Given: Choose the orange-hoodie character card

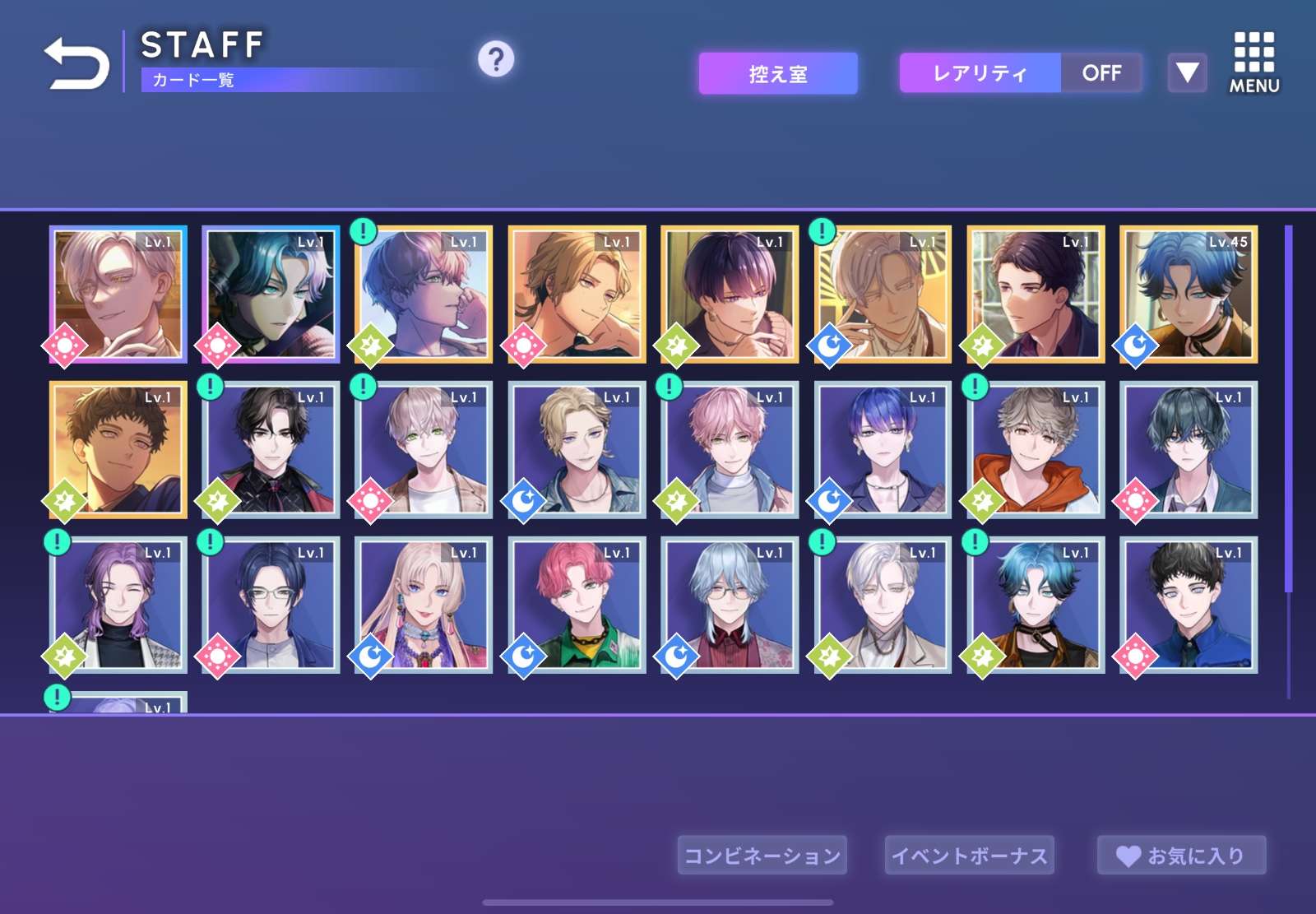Looking at the screenshot, I should (x=1036, y=450).
